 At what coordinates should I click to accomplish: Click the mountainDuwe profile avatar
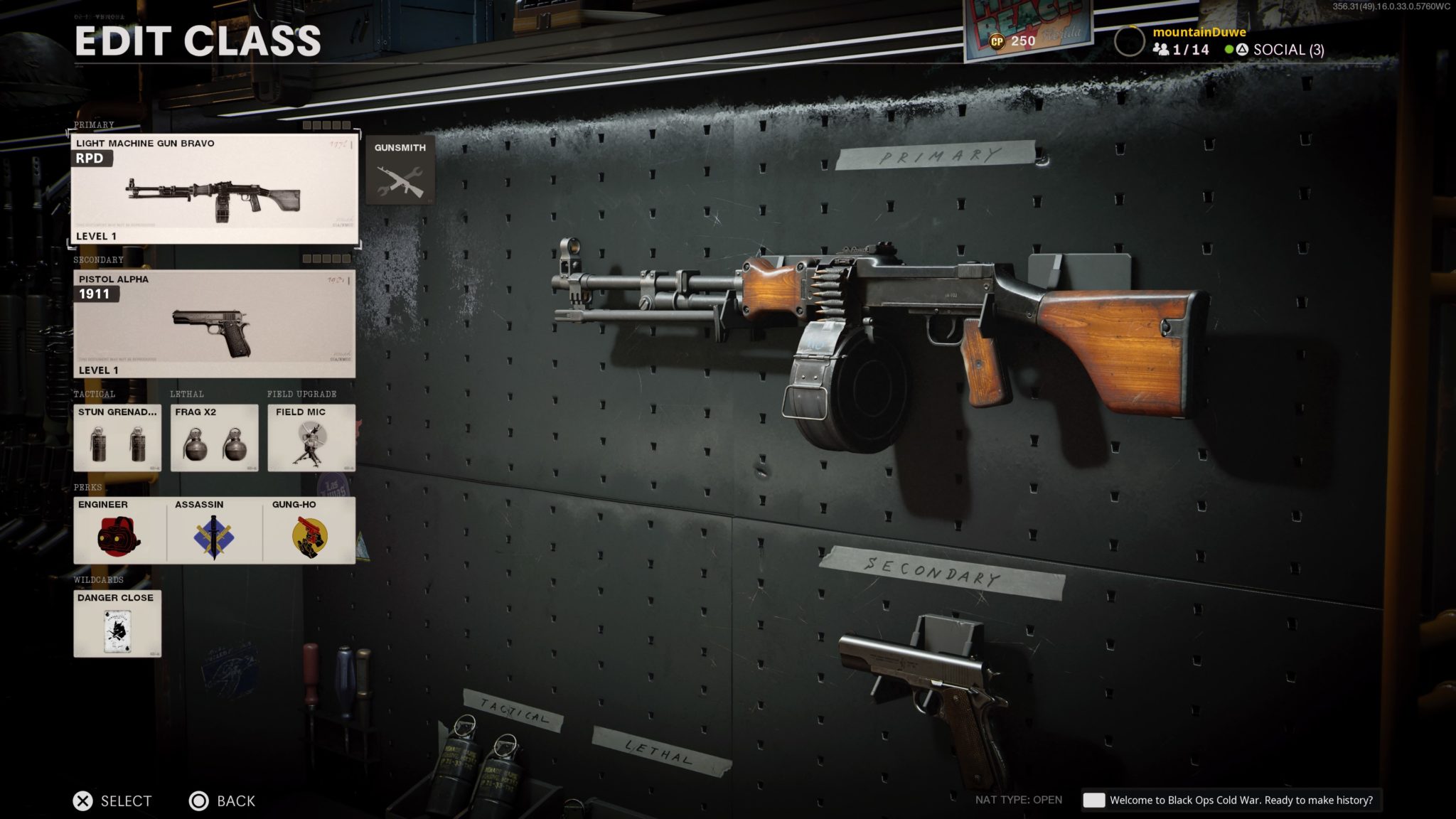[x=1129, y=39]
